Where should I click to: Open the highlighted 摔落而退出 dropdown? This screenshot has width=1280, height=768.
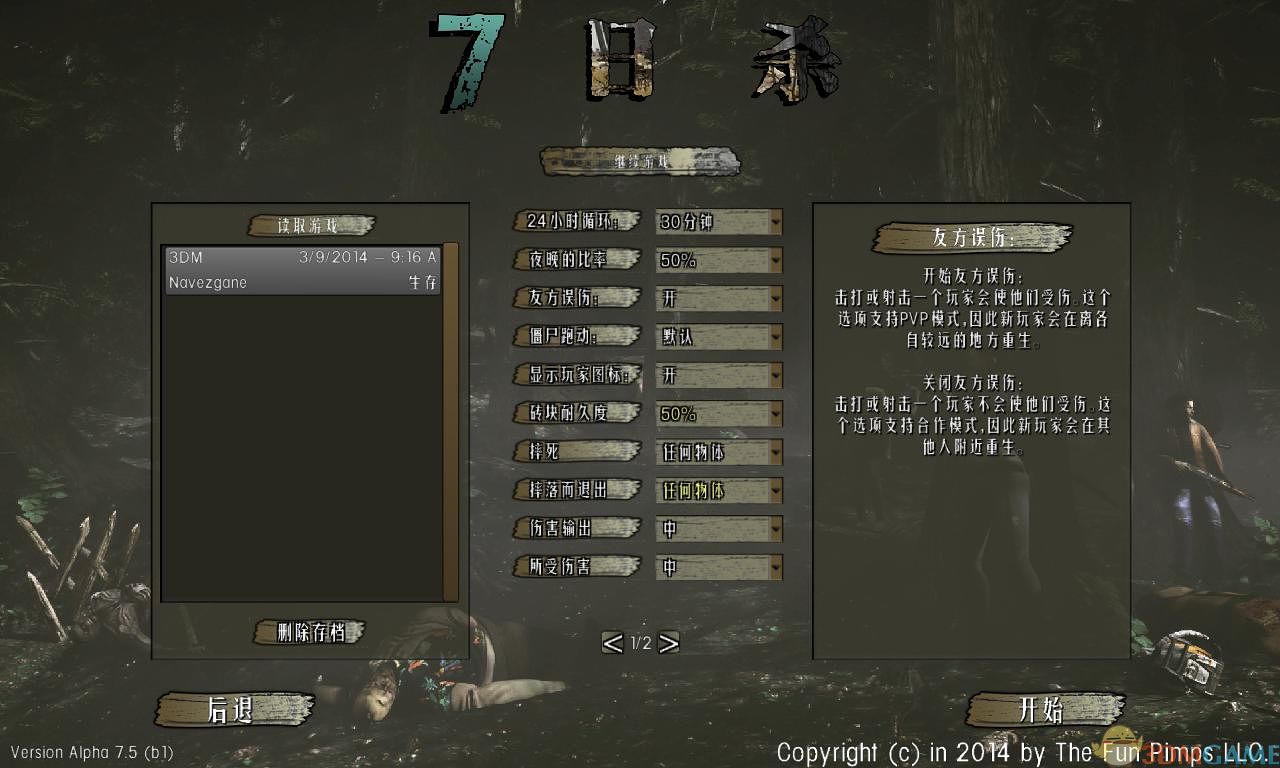[x=718, y=490]
